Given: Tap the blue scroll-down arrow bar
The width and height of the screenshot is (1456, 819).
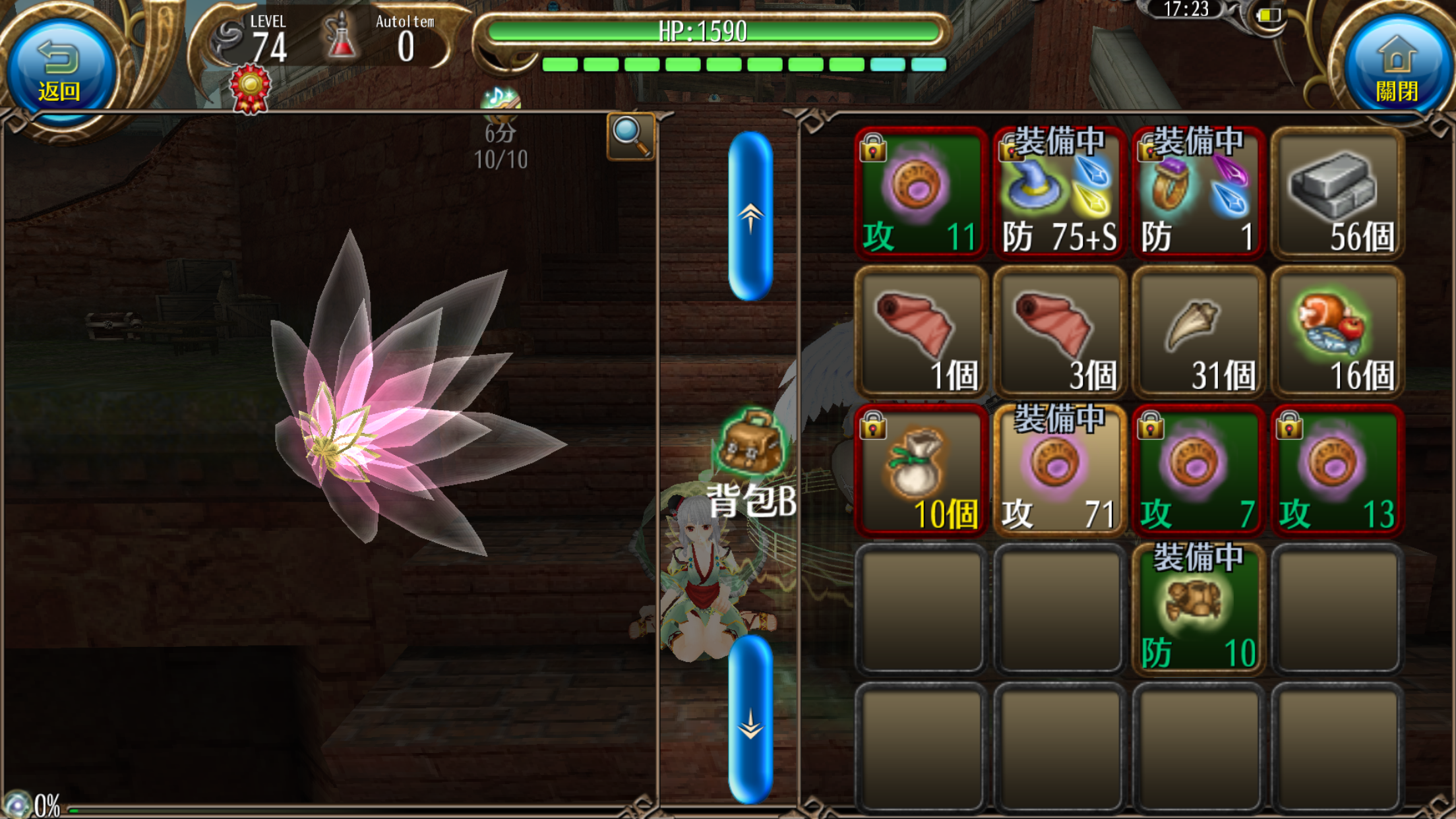Looking at the screenshot, I should click(x=750, y=721).
